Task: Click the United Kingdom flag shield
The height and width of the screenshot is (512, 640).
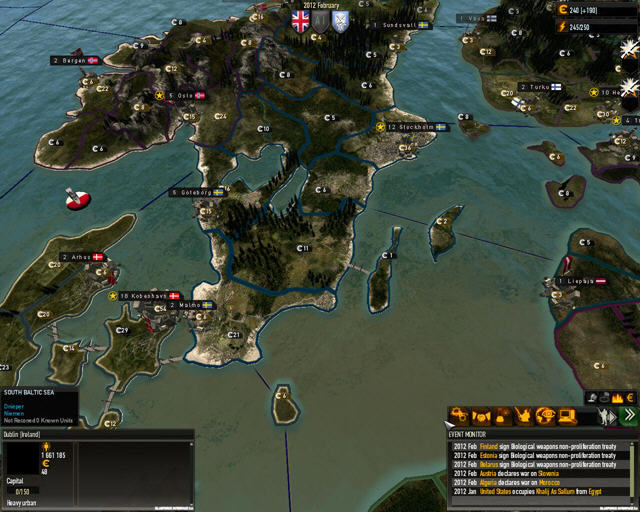Action: (300, 20)
